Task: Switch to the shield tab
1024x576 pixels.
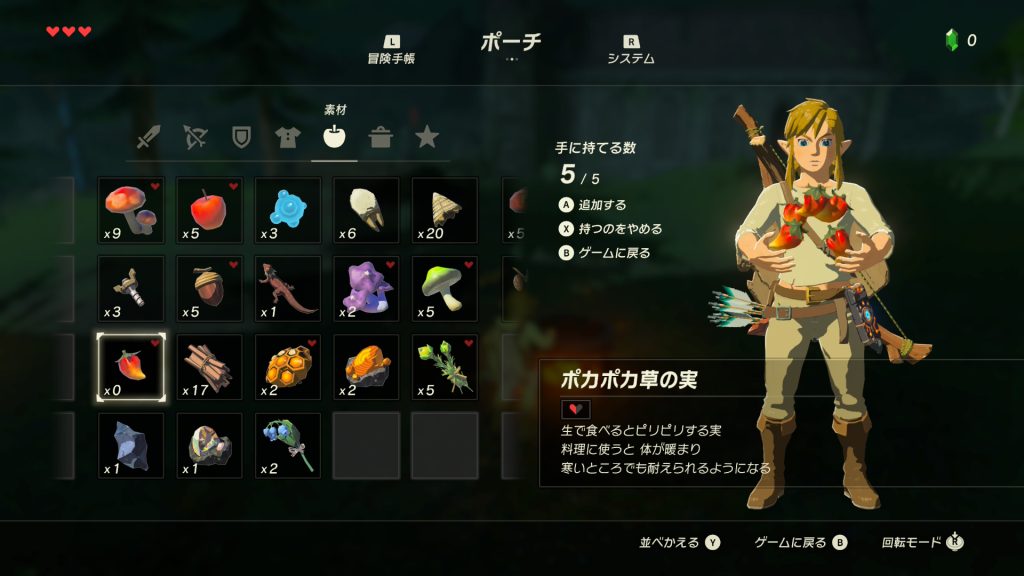Action: pyautogui.click(x=241, y=137)
